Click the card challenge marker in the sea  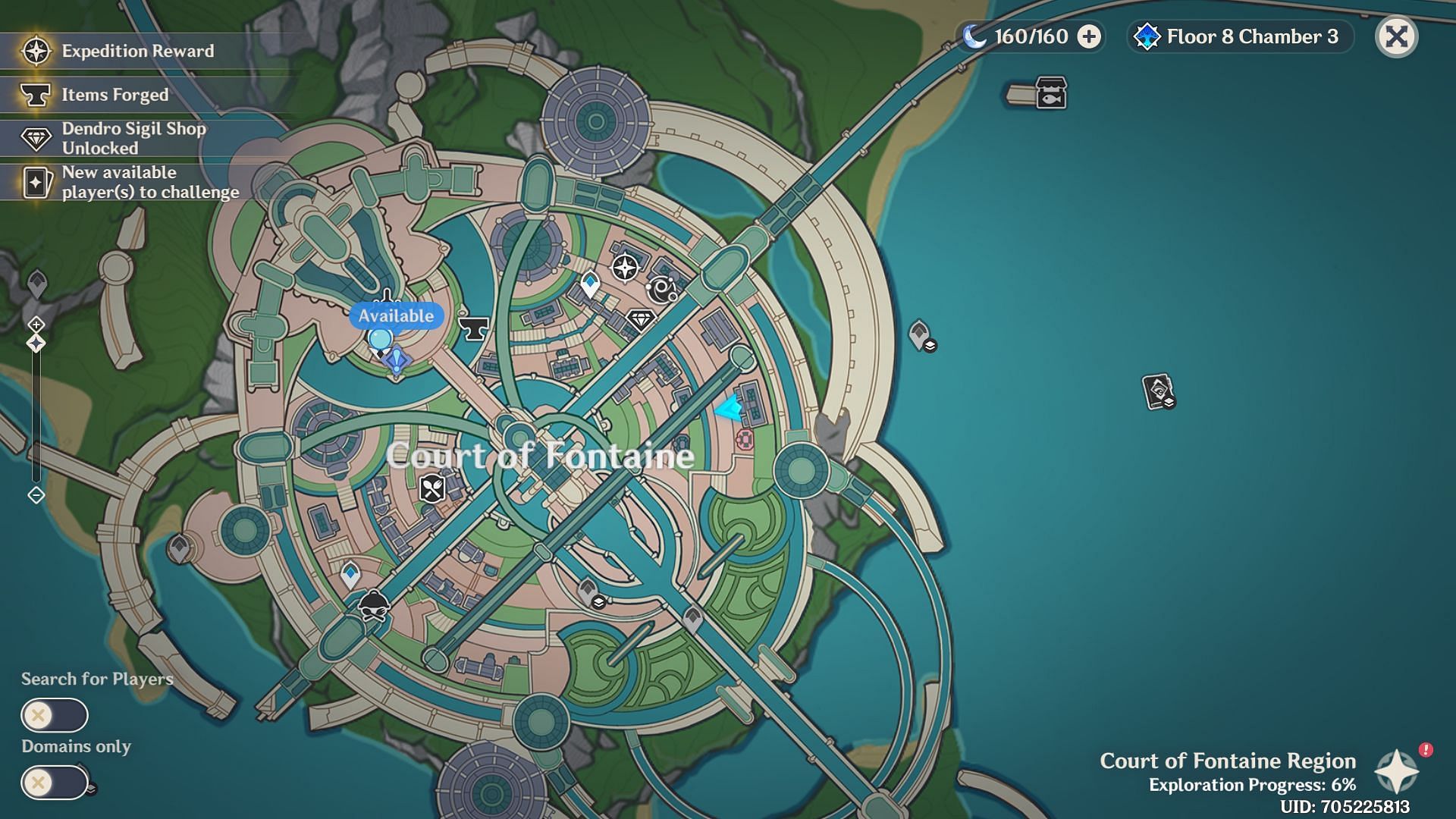(x=1158, y=392)
